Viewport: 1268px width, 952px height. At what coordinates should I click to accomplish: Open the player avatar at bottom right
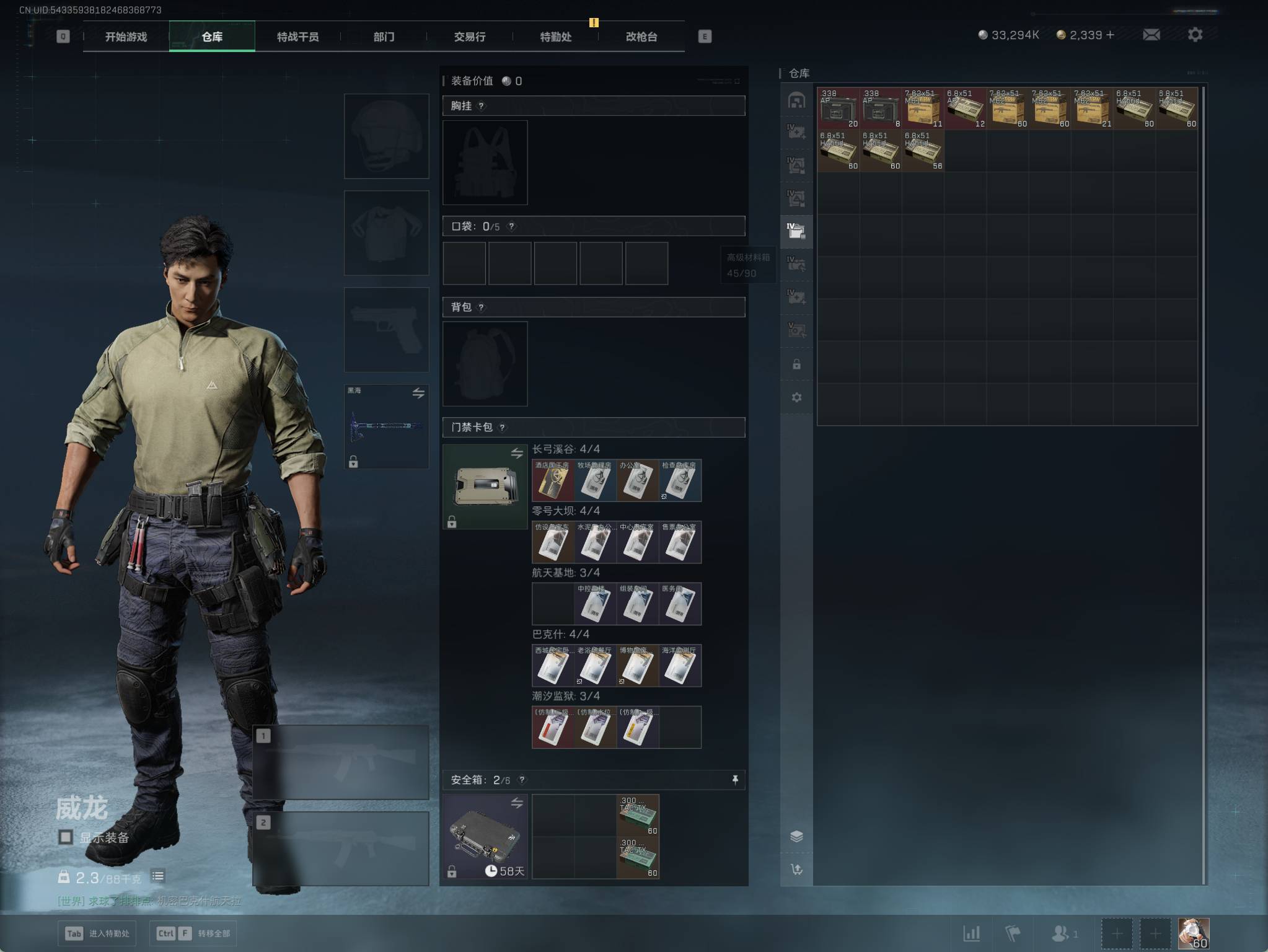click(1193, 933)
